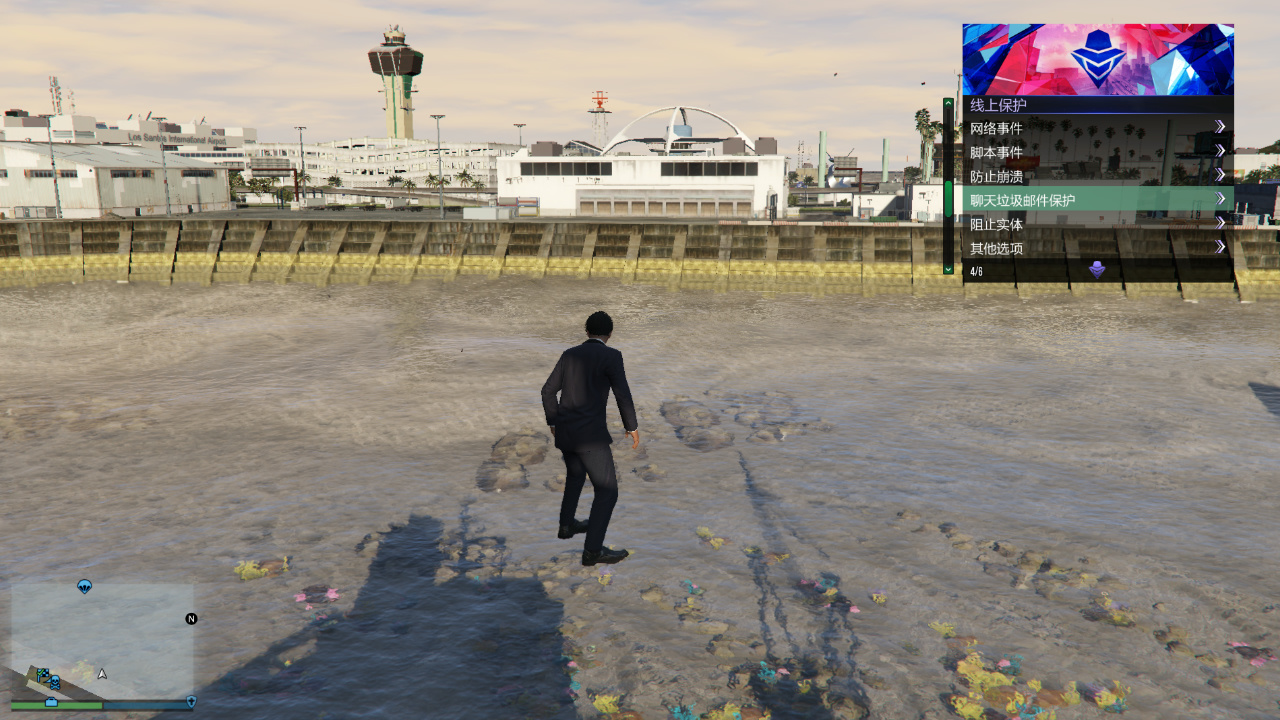Expand the 阻止实体 submenu chevron
The image size is (1280, 720).
point(1220,223)
